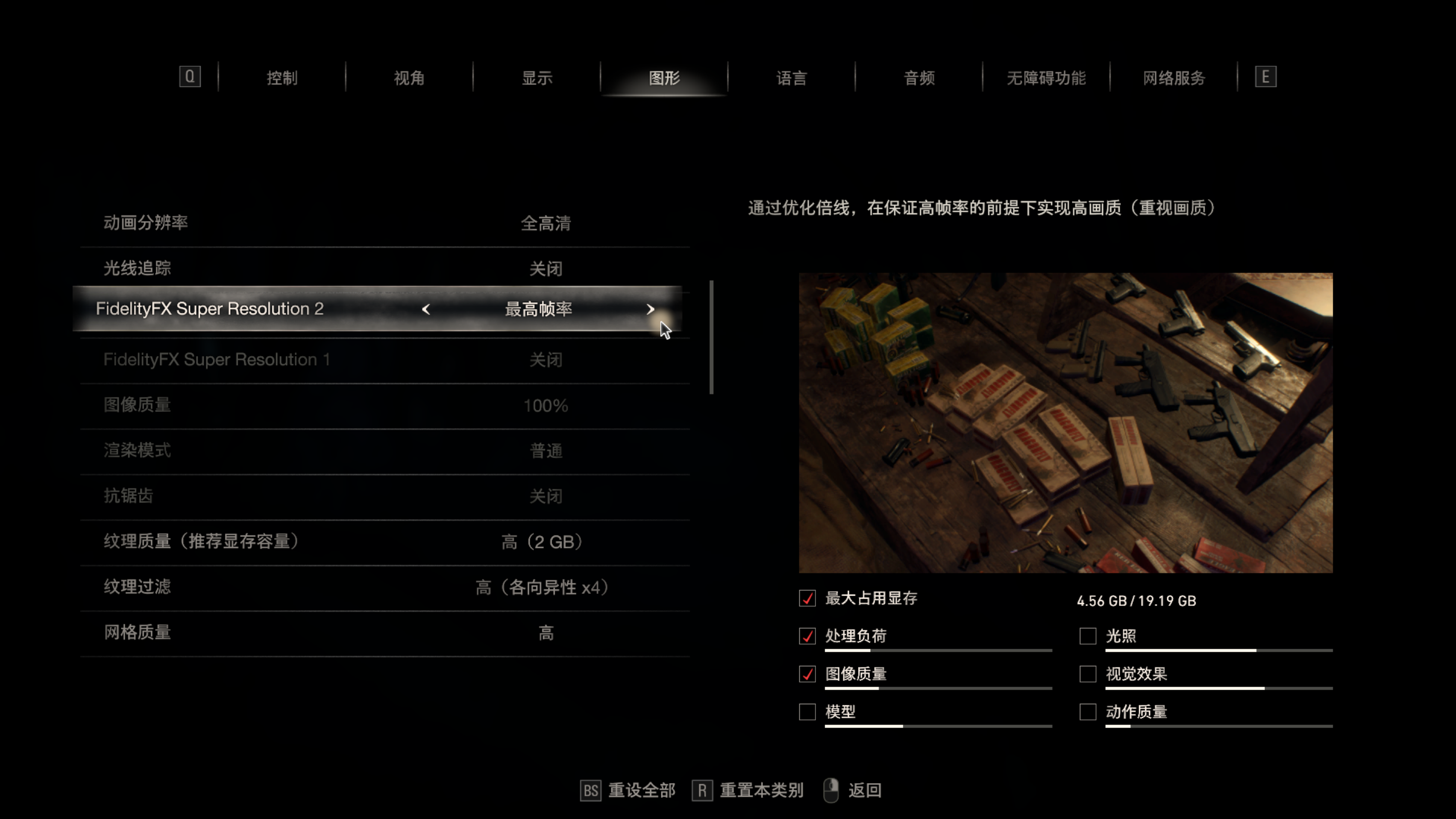Screen dimensions: 1456x819
Task: Toggle the 最大占用显存 checkbox
Action: click(x=807, y=598)
